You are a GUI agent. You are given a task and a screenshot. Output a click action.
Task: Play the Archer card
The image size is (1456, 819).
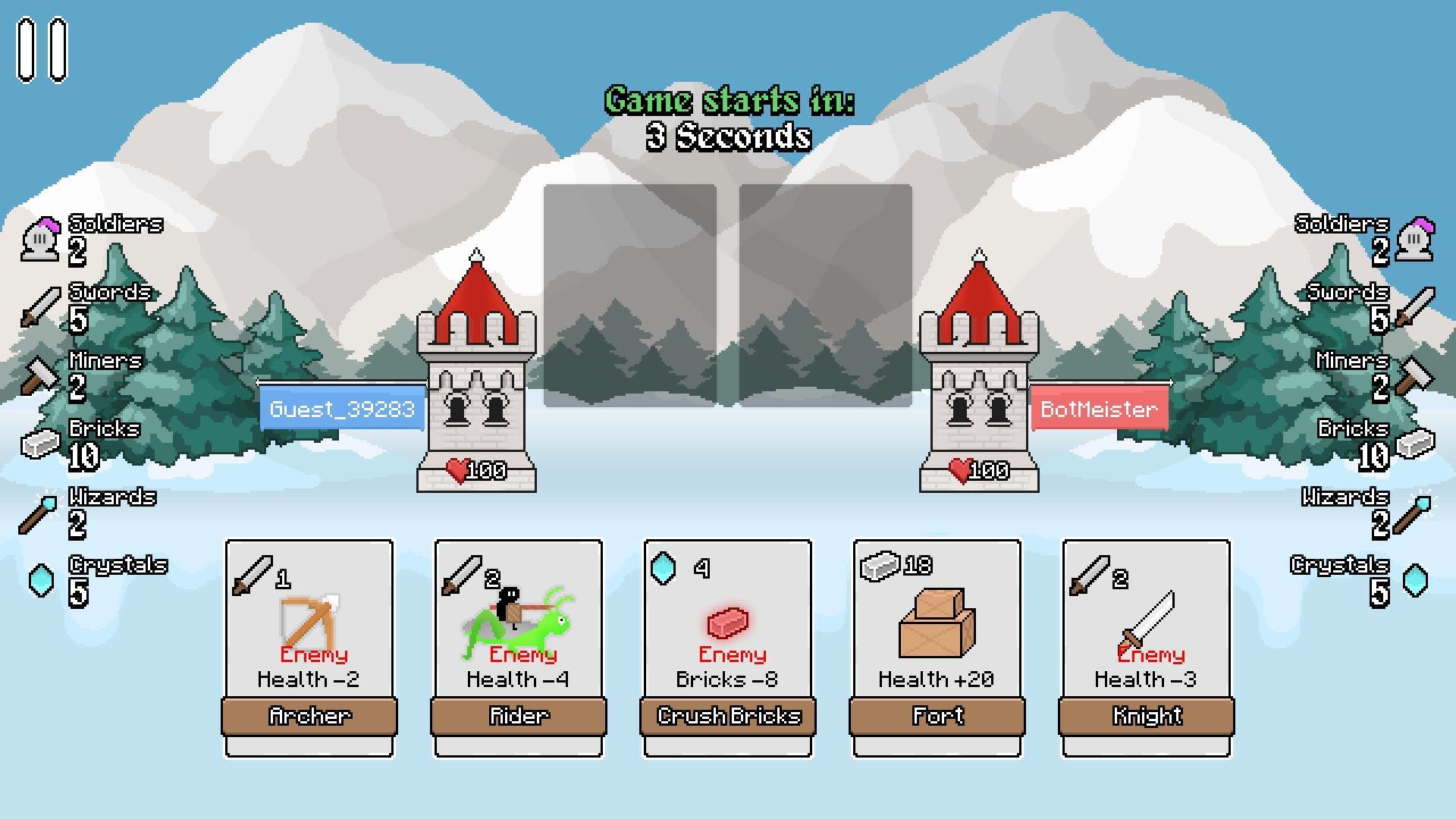309,647
